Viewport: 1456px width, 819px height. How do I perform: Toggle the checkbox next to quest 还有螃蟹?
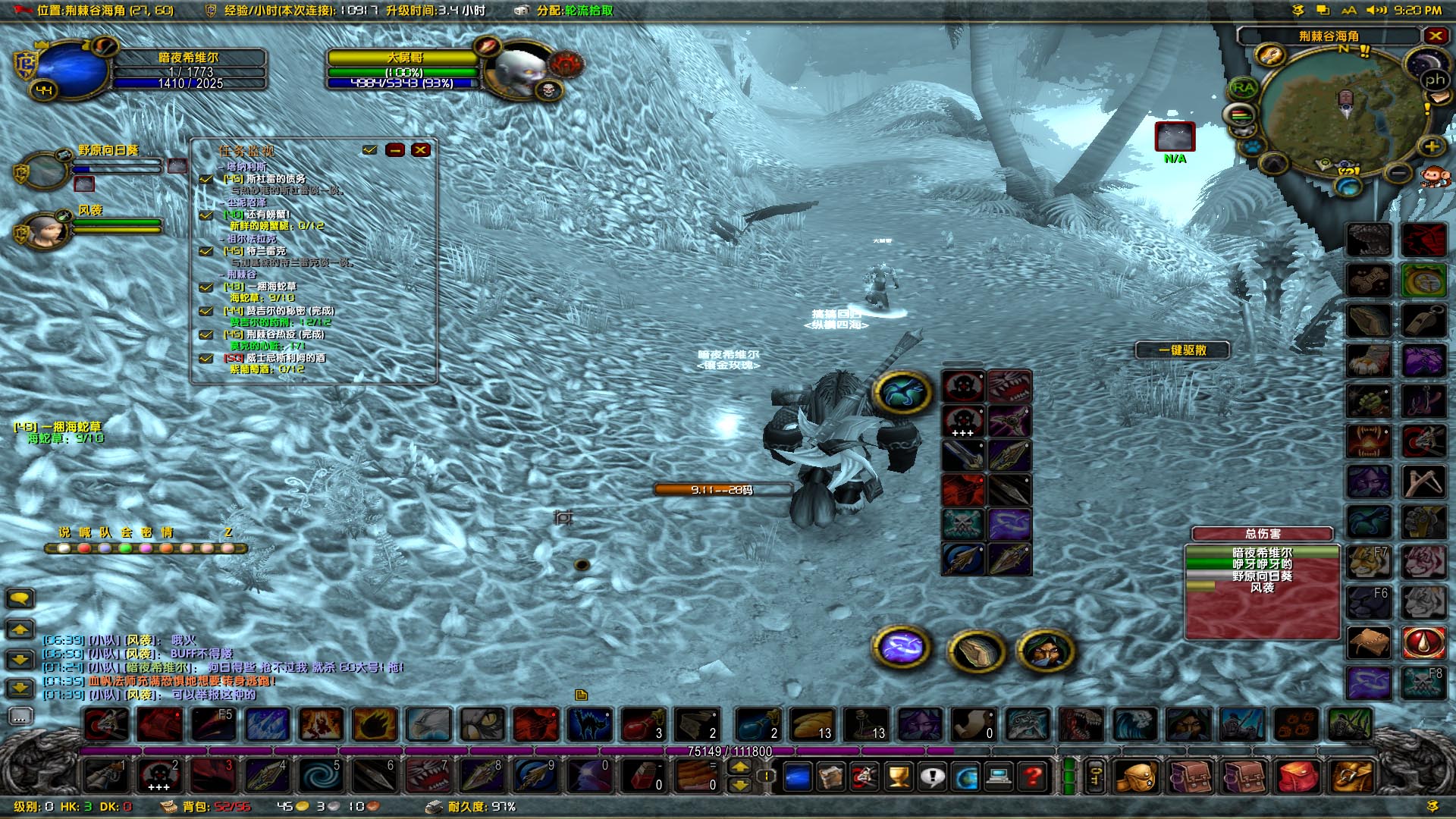(206, 215)
